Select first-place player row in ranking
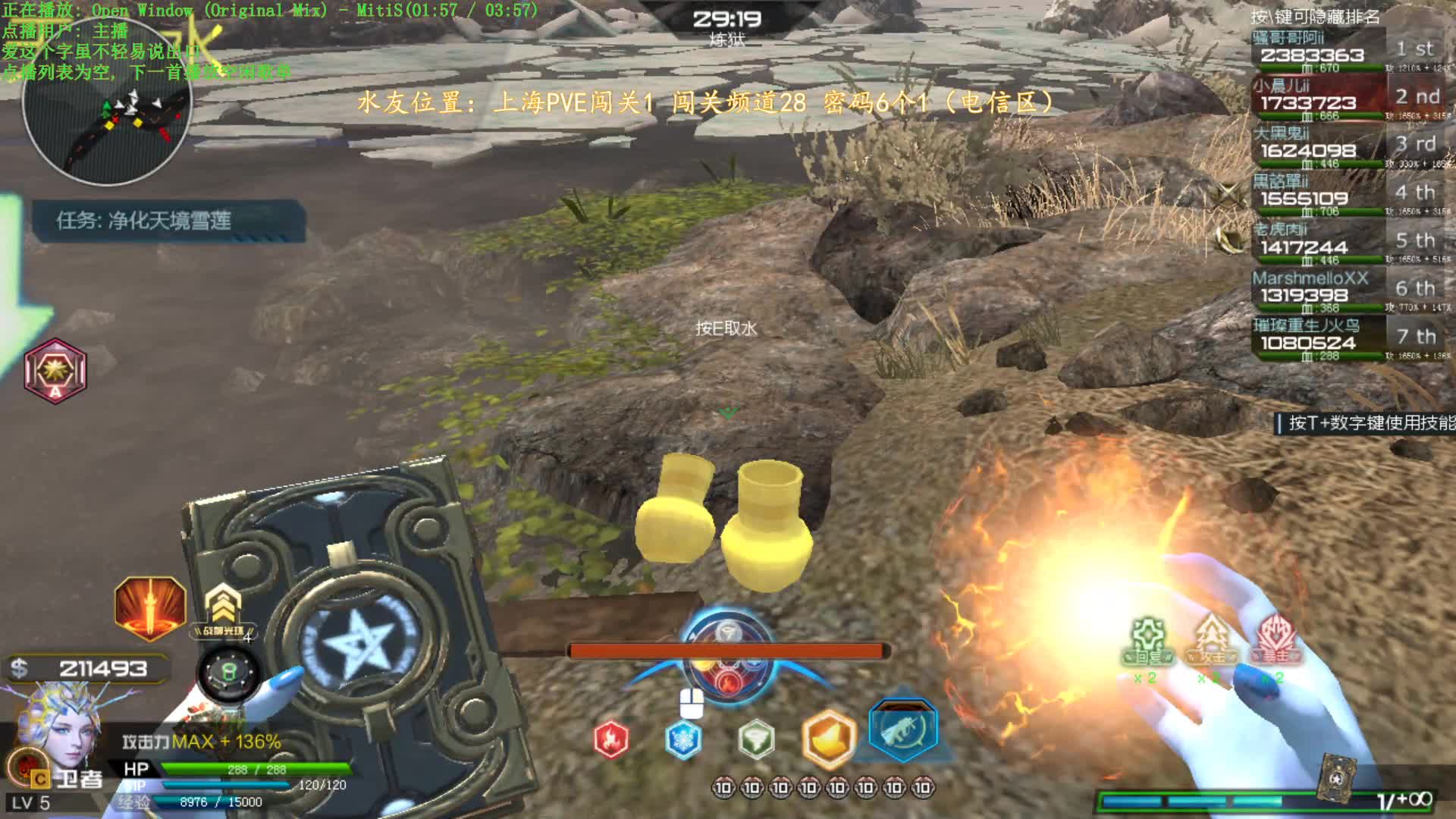Image resolution: width=1456 pixels, height=819 pixels. 1342,51
